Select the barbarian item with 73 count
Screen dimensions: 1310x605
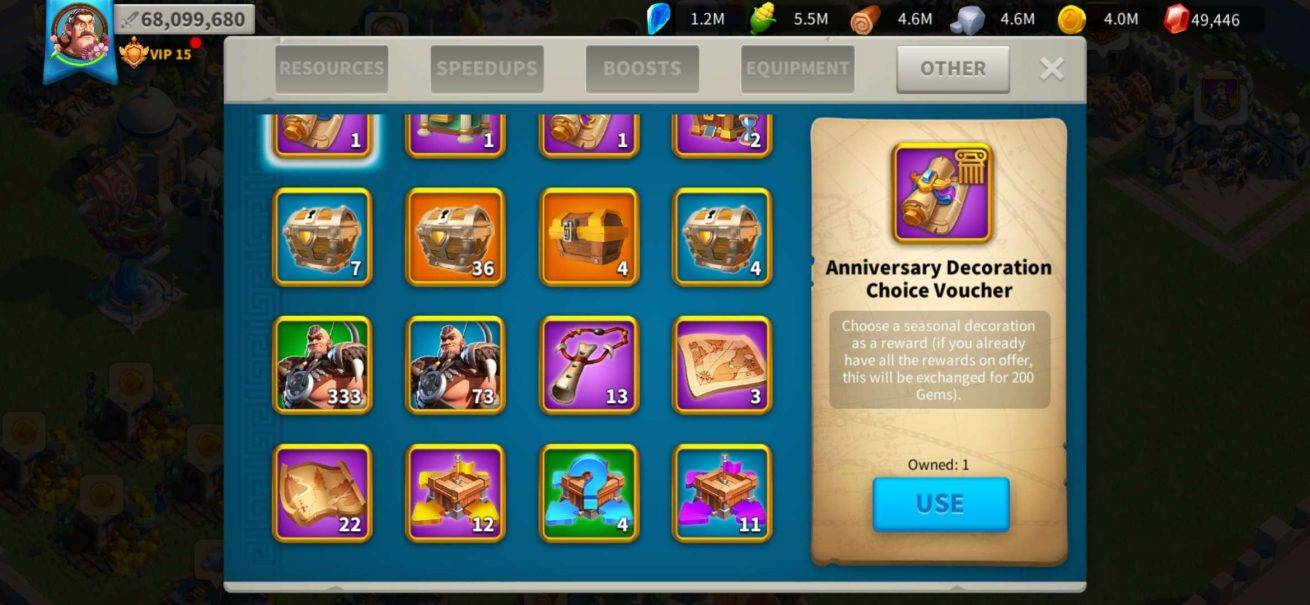[x=455, y=365]
